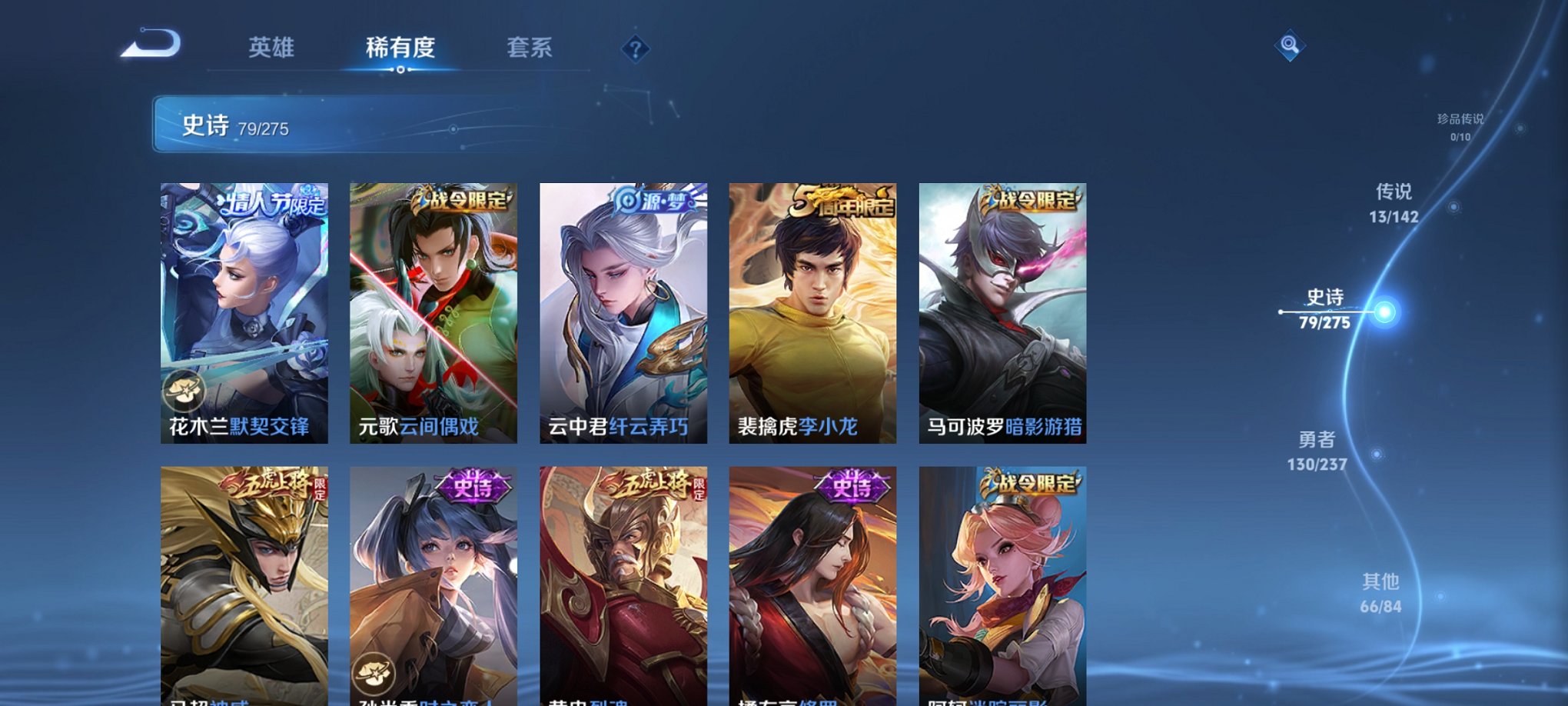Switch to the 英雄 tab

pyautogui.click(x=271, y=48)
